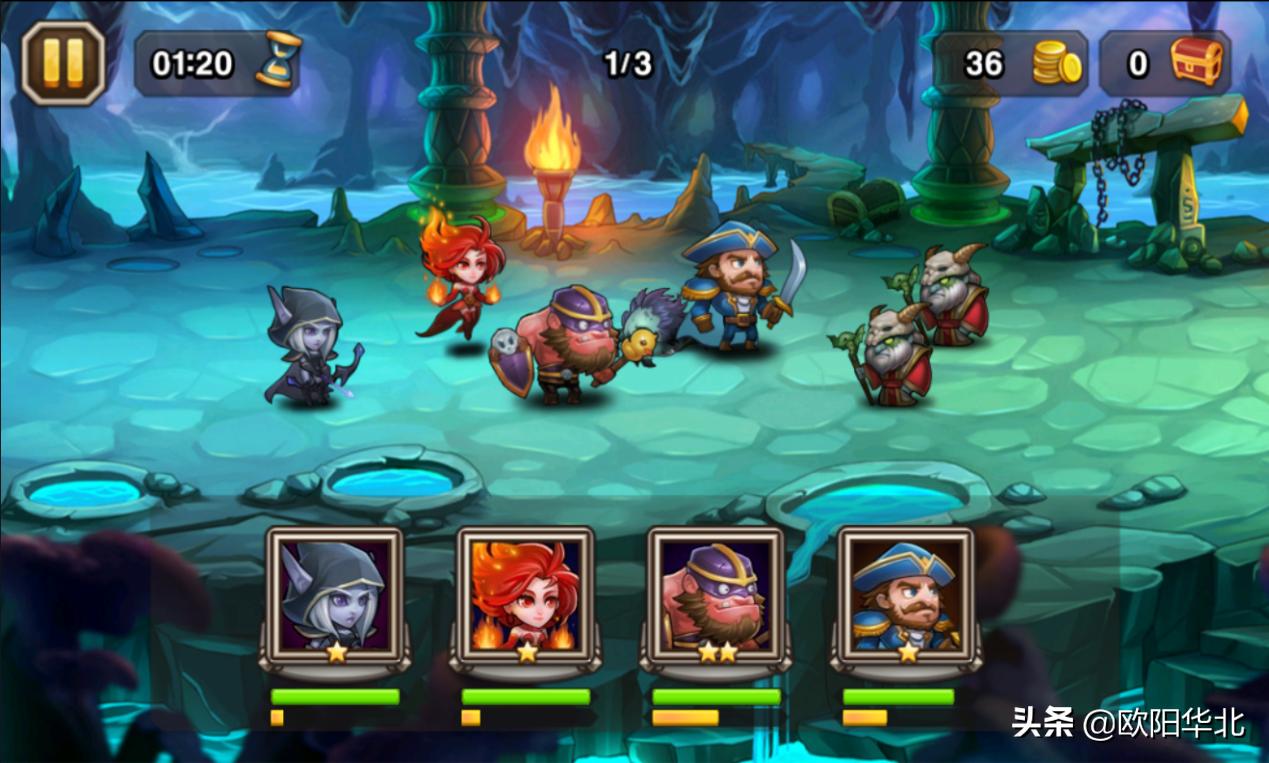This screenshot has width=1269, height=763.
Task: Activate the red-haired fire mage portrait
Action: click(526, 597)
